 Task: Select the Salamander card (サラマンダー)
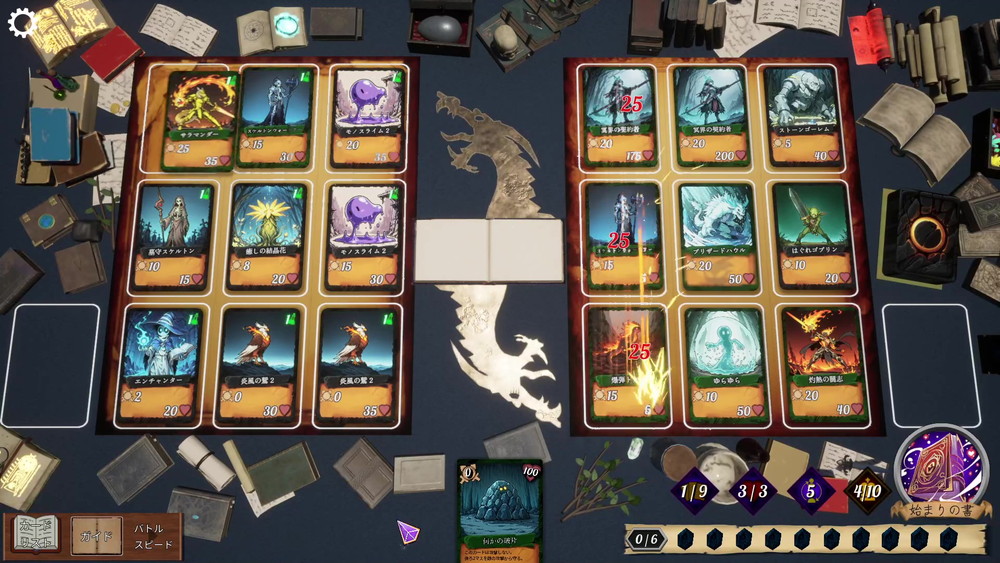click(x=199, y=119)
